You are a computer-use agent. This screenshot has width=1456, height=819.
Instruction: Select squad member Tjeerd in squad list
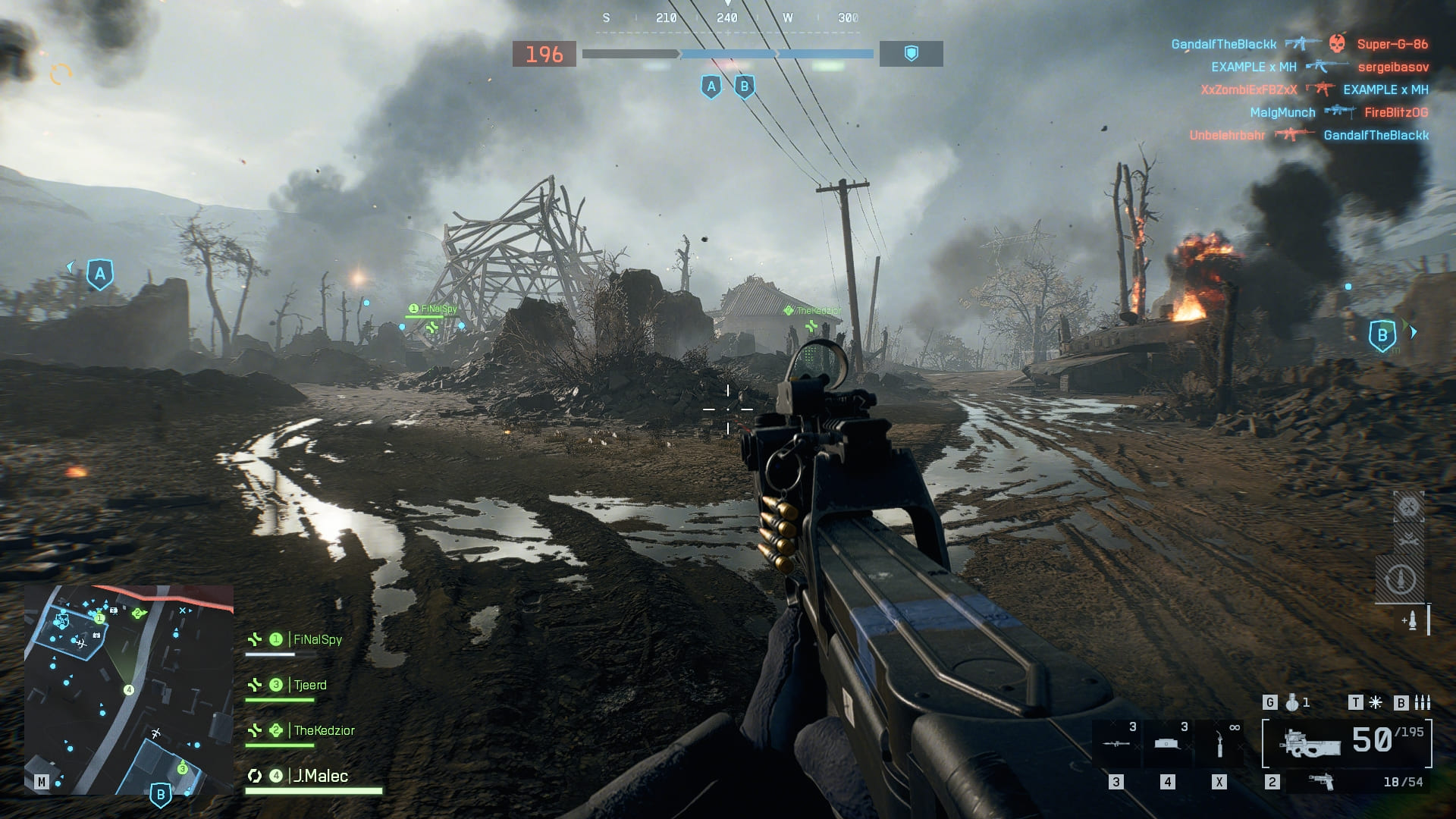[309, 686]
